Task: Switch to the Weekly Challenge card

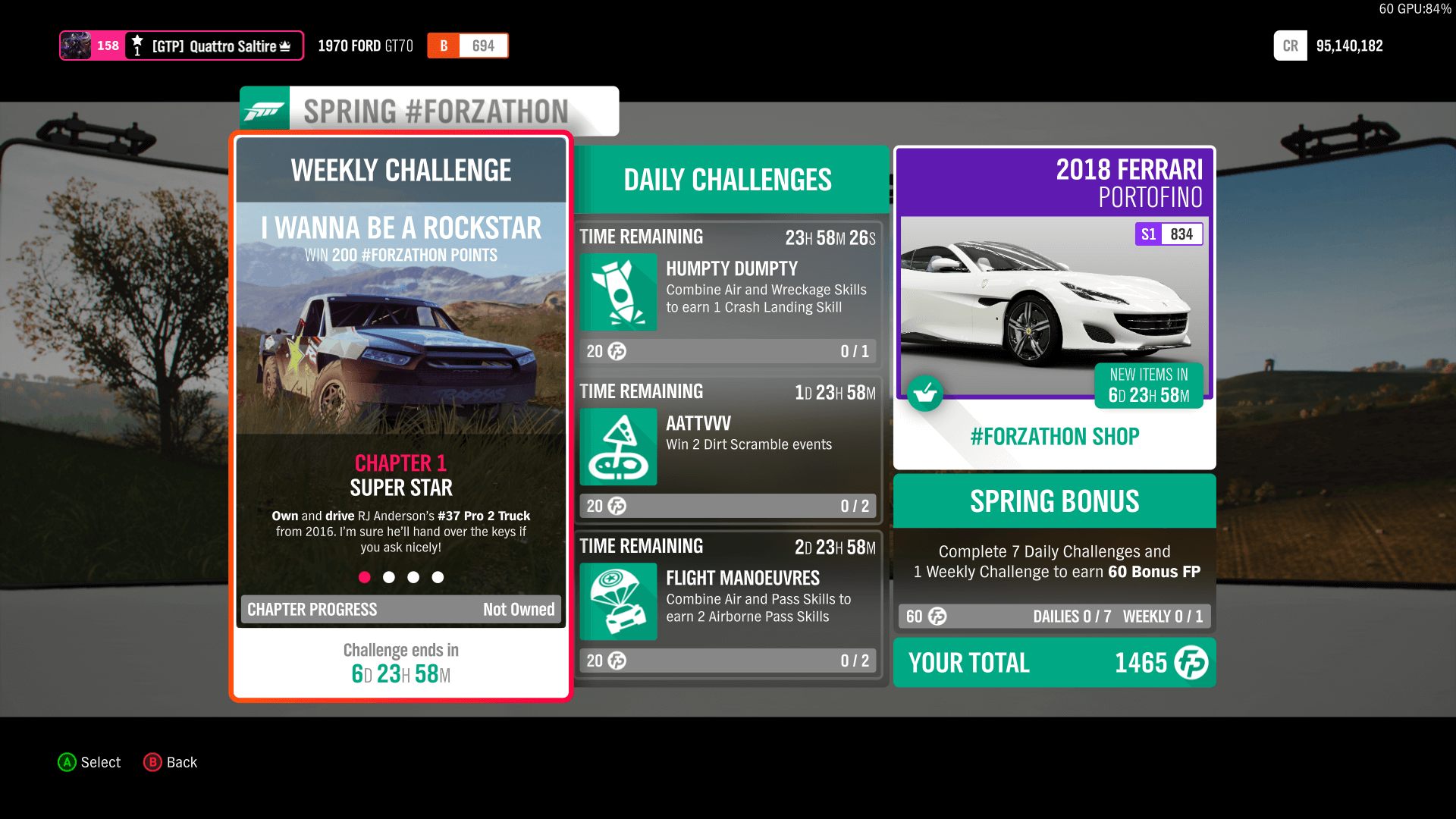Action: (x=400, y=171)
